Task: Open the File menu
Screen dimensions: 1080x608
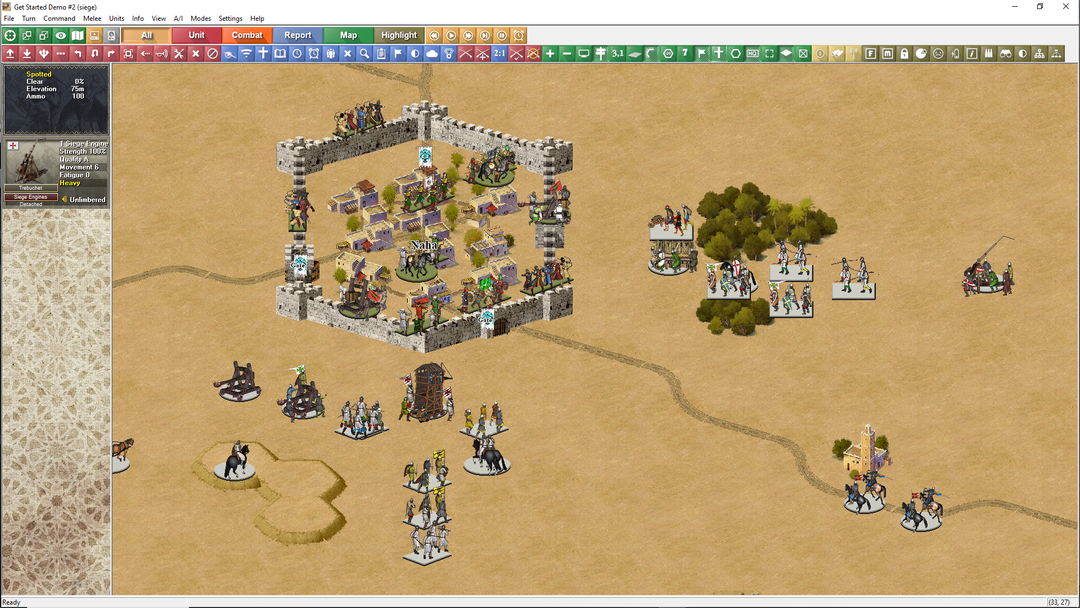Action: 9,18
